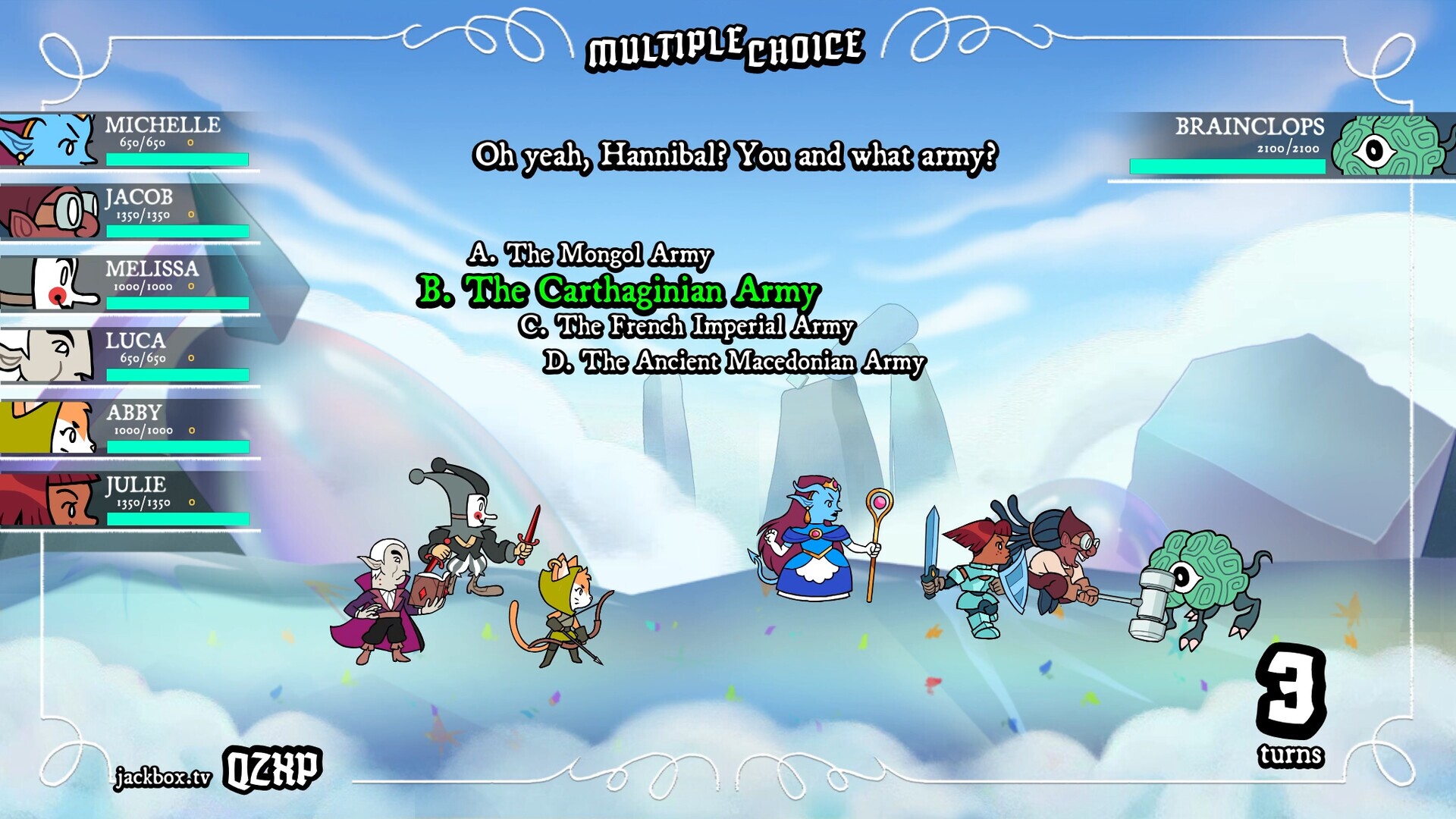
Task: Select Melissa's player panel
Action: pyautogui.click(x=129, y=284)
